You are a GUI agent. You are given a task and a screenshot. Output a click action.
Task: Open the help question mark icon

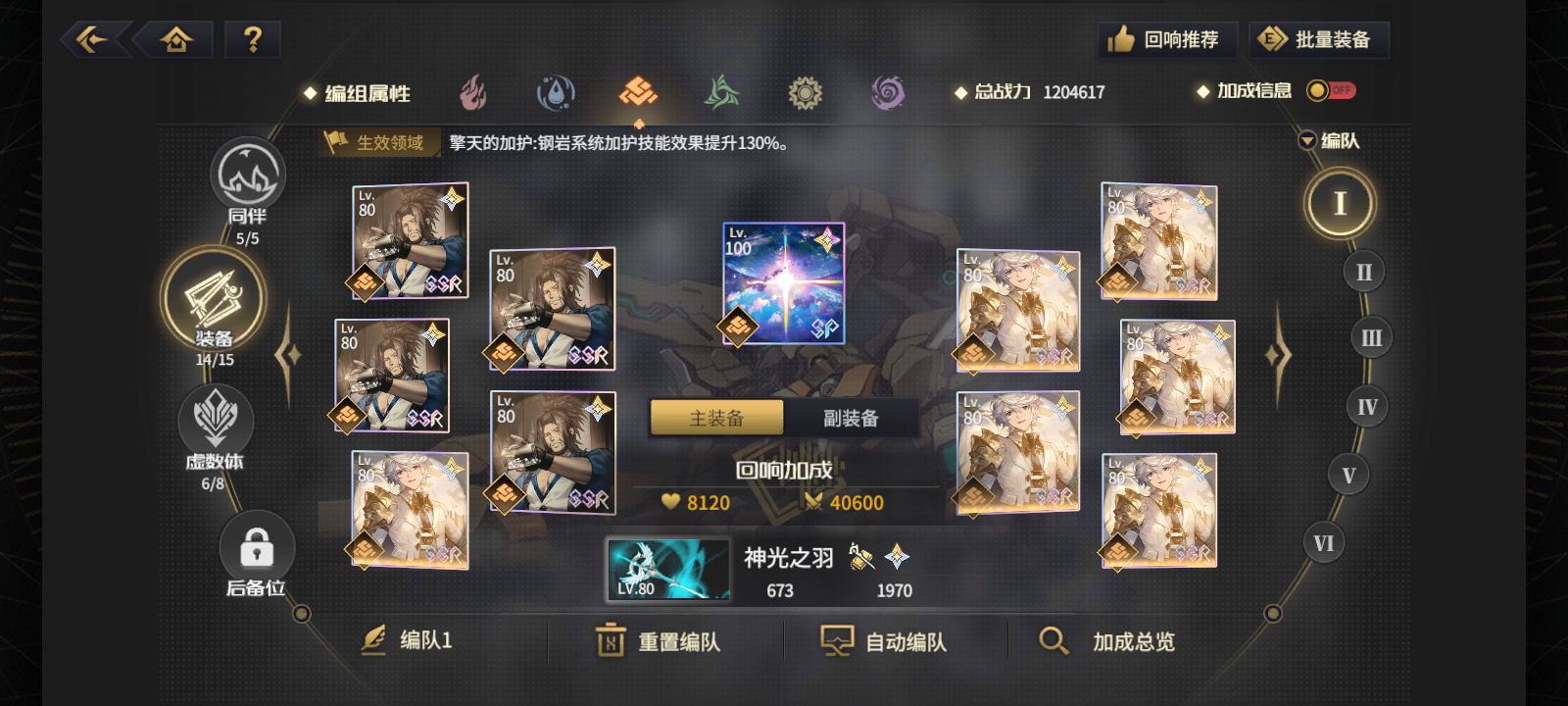[253, 39]
